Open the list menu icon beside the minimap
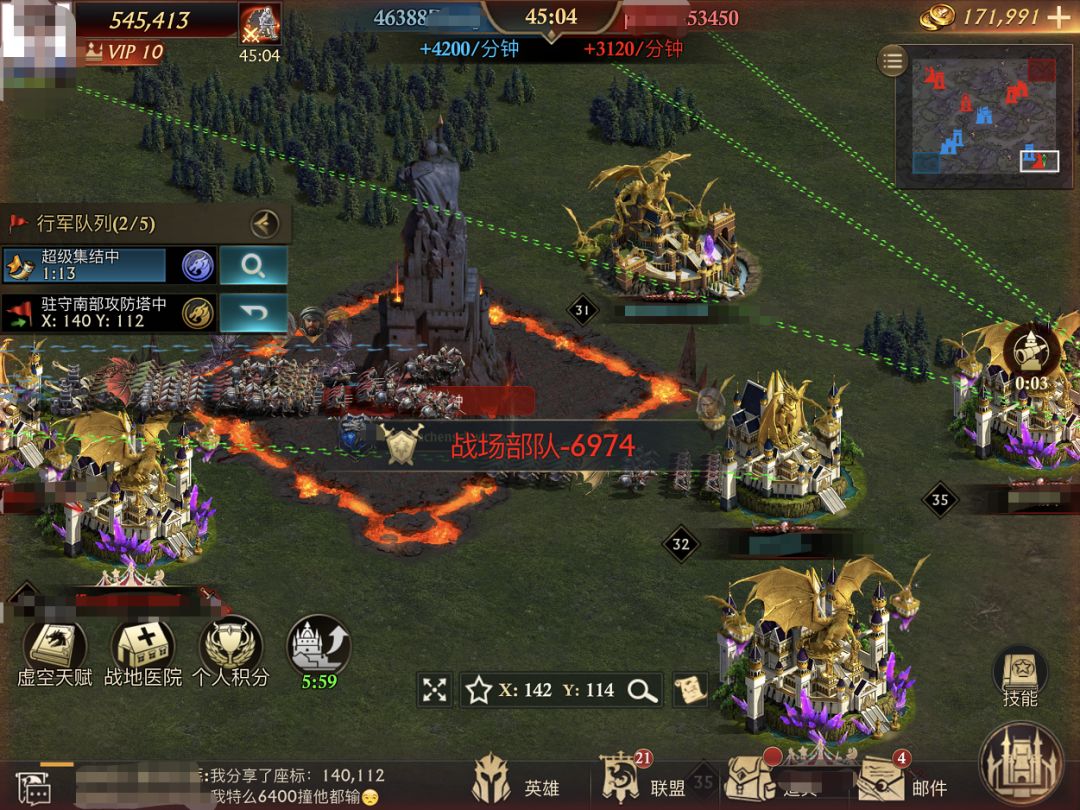Viewport: 1080px width, 810px height. (x=892, y=61)
